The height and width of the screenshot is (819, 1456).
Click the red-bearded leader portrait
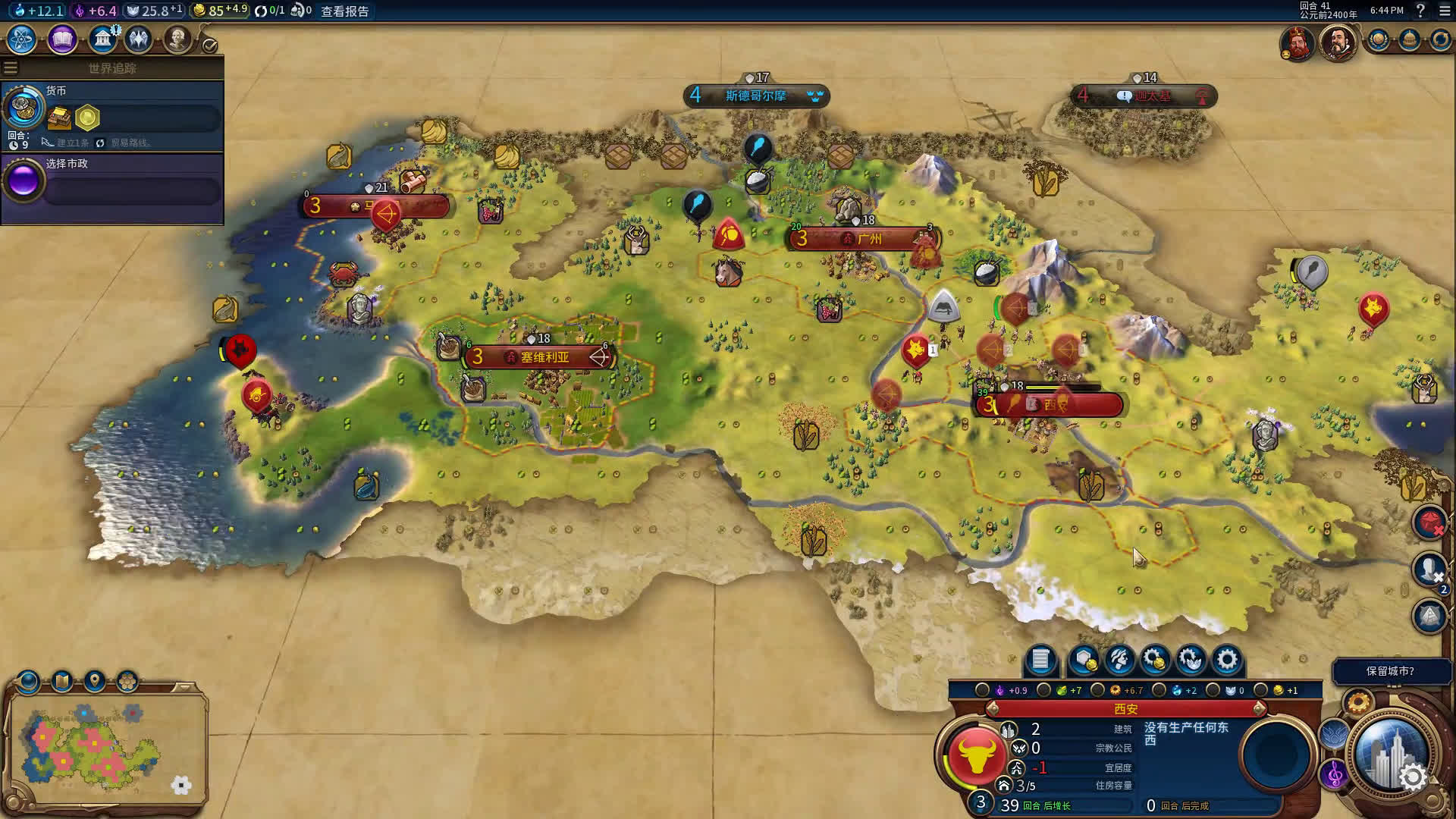pos(1297,42)
